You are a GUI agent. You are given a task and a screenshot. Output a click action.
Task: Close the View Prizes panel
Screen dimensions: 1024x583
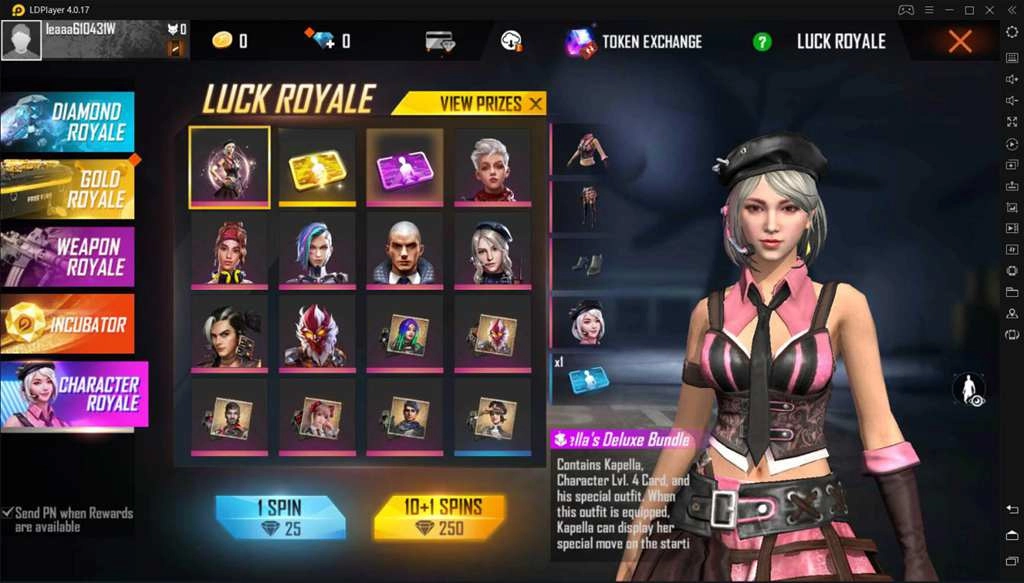(536, 103)
